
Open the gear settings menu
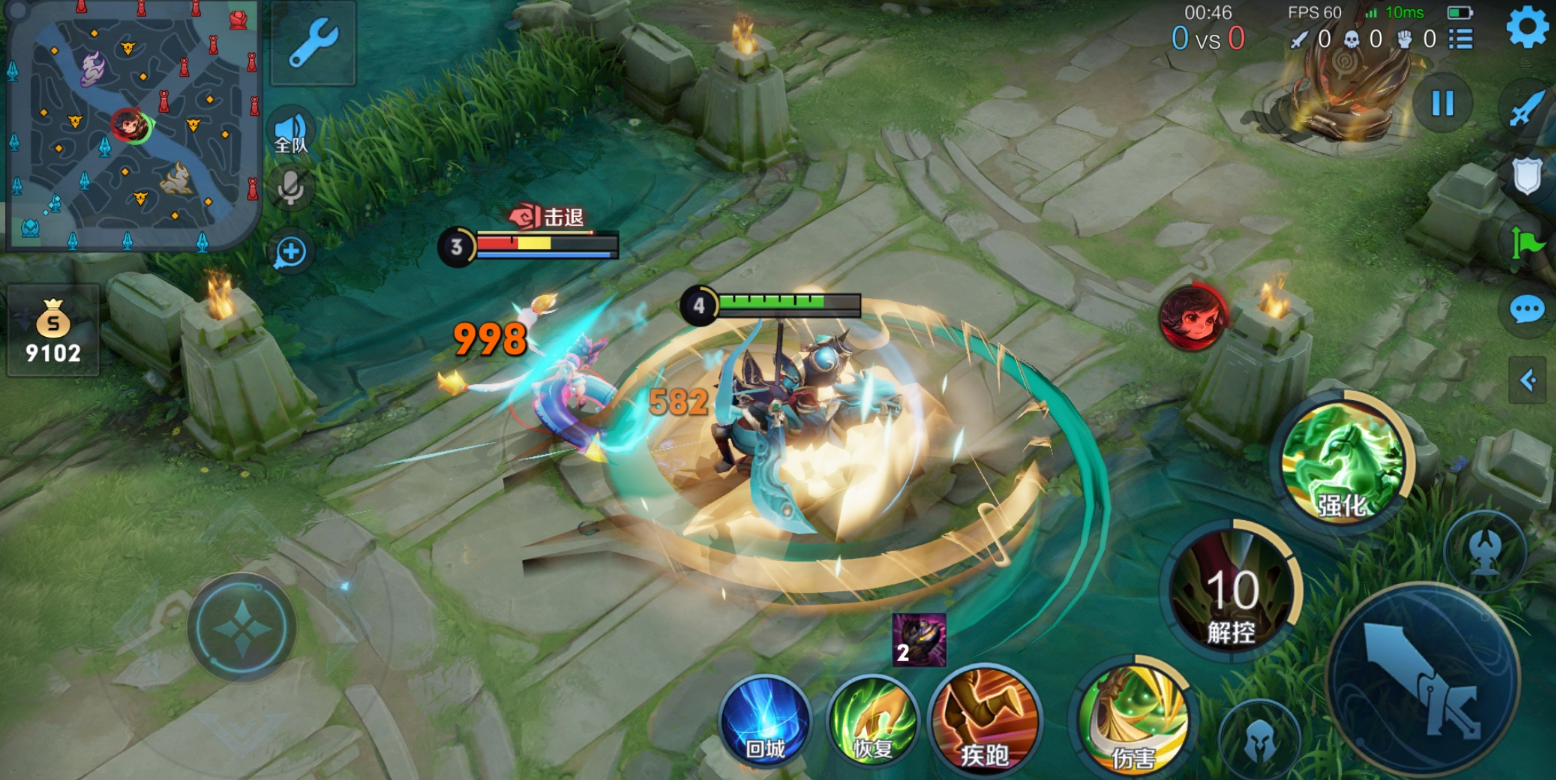1527,28
